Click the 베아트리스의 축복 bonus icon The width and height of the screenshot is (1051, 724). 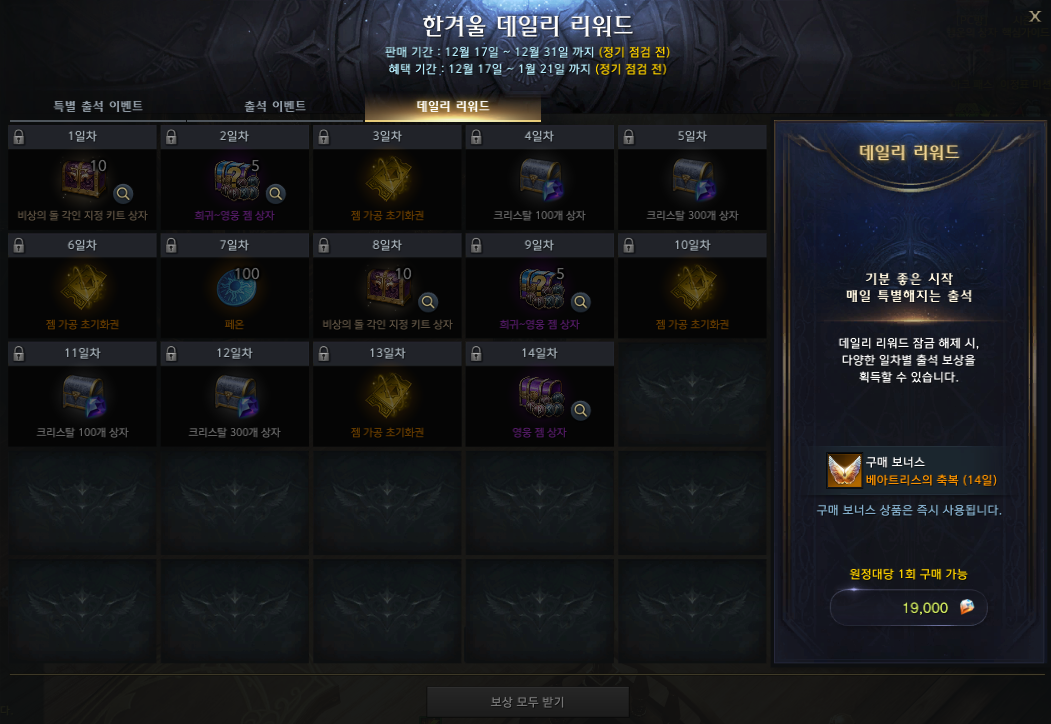844,471
